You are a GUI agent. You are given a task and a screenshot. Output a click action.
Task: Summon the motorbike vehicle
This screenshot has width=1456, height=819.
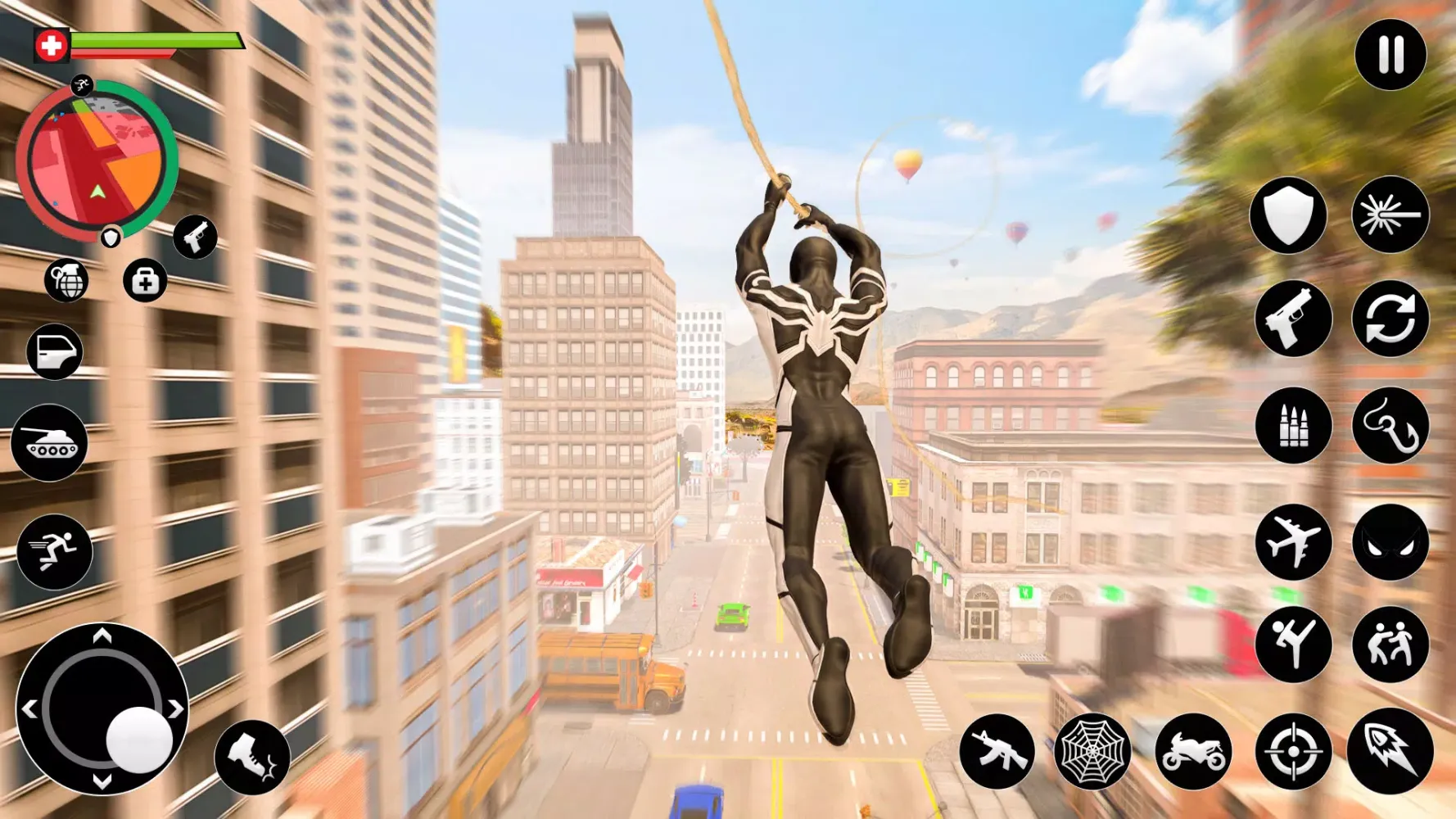click(1193, 751)
